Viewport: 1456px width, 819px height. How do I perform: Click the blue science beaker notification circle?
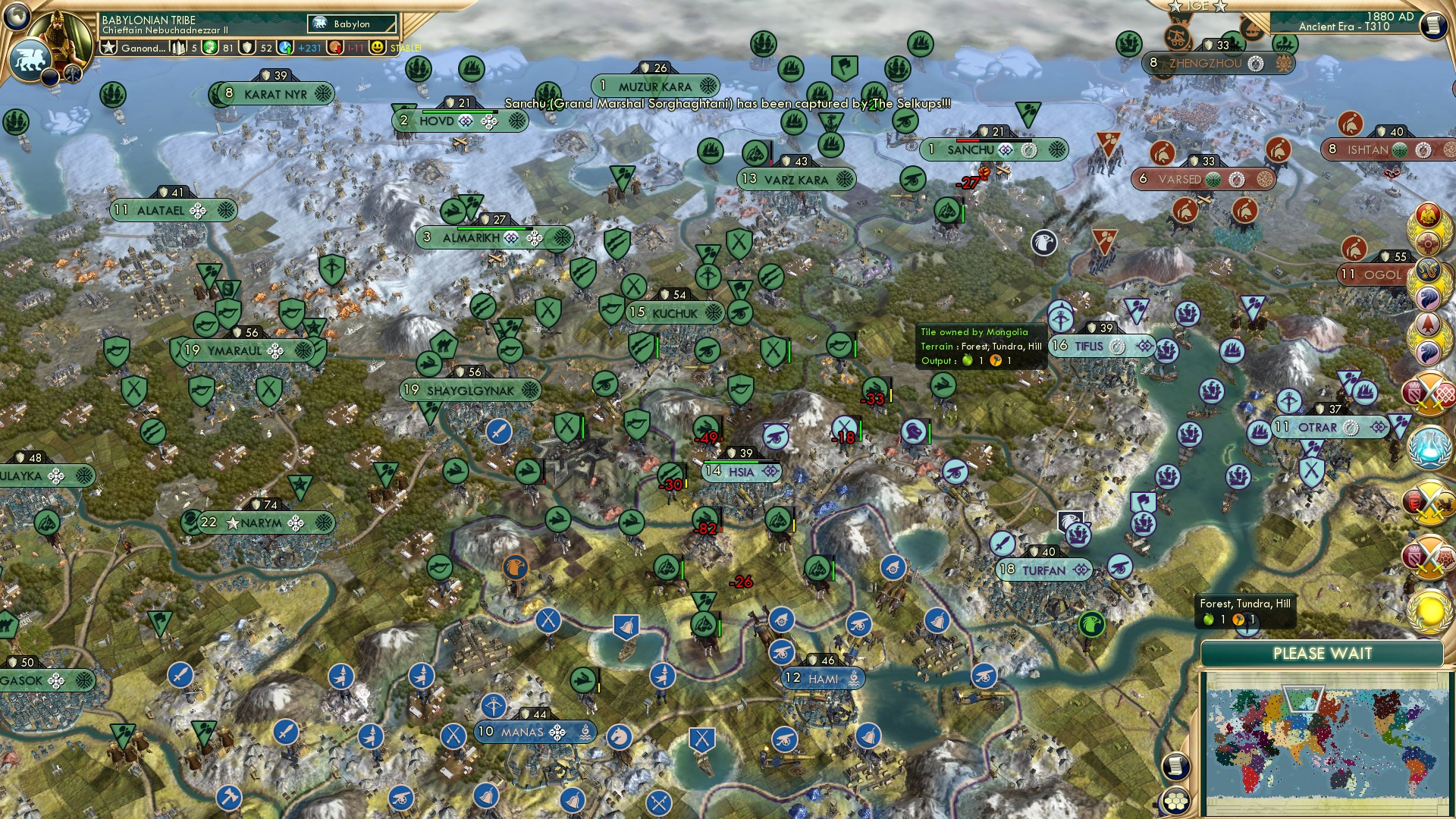1429,449
